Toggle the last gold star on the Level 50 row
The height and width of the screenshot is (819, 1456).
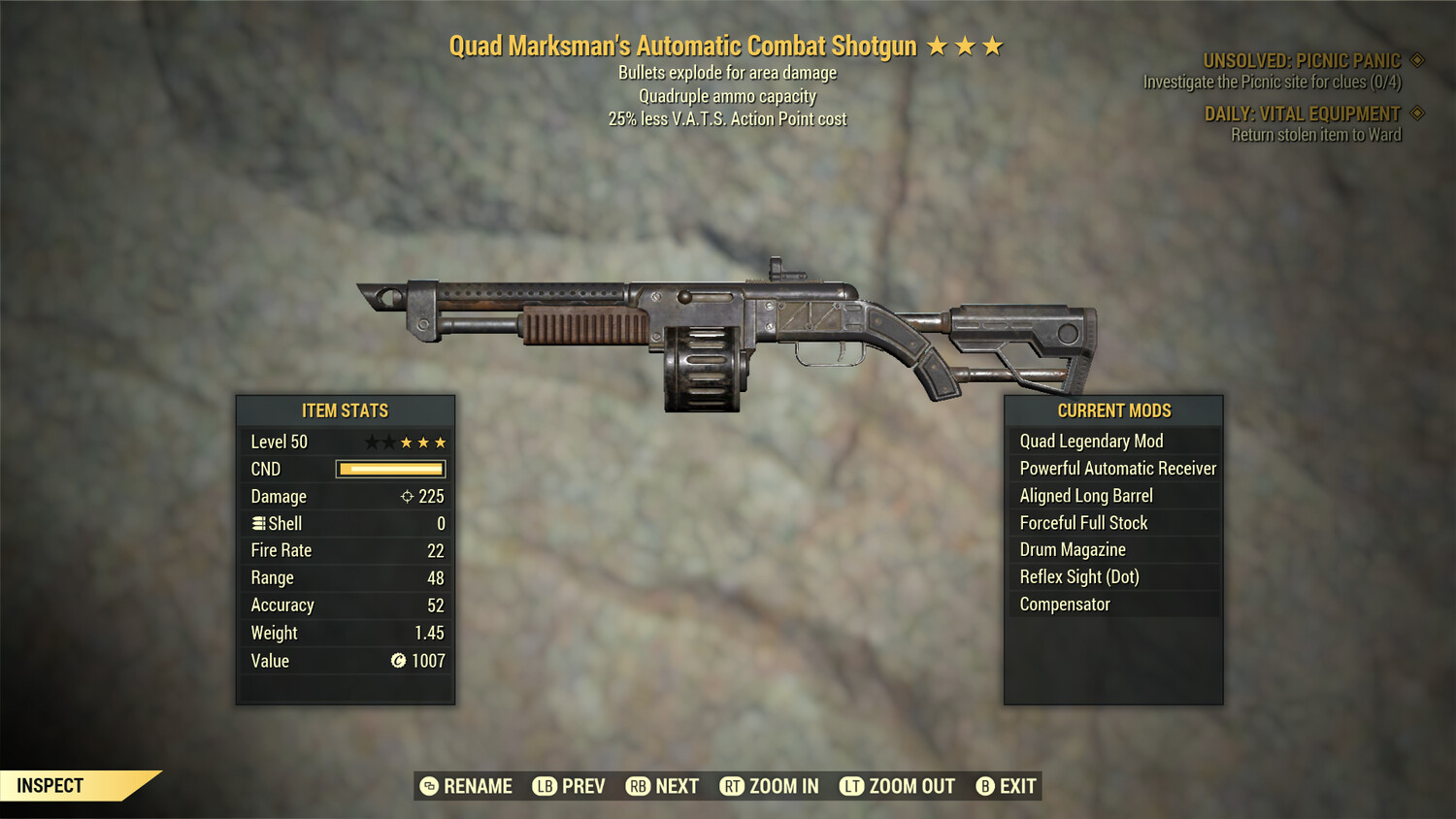pyautogui.click(x=442, y=442)
